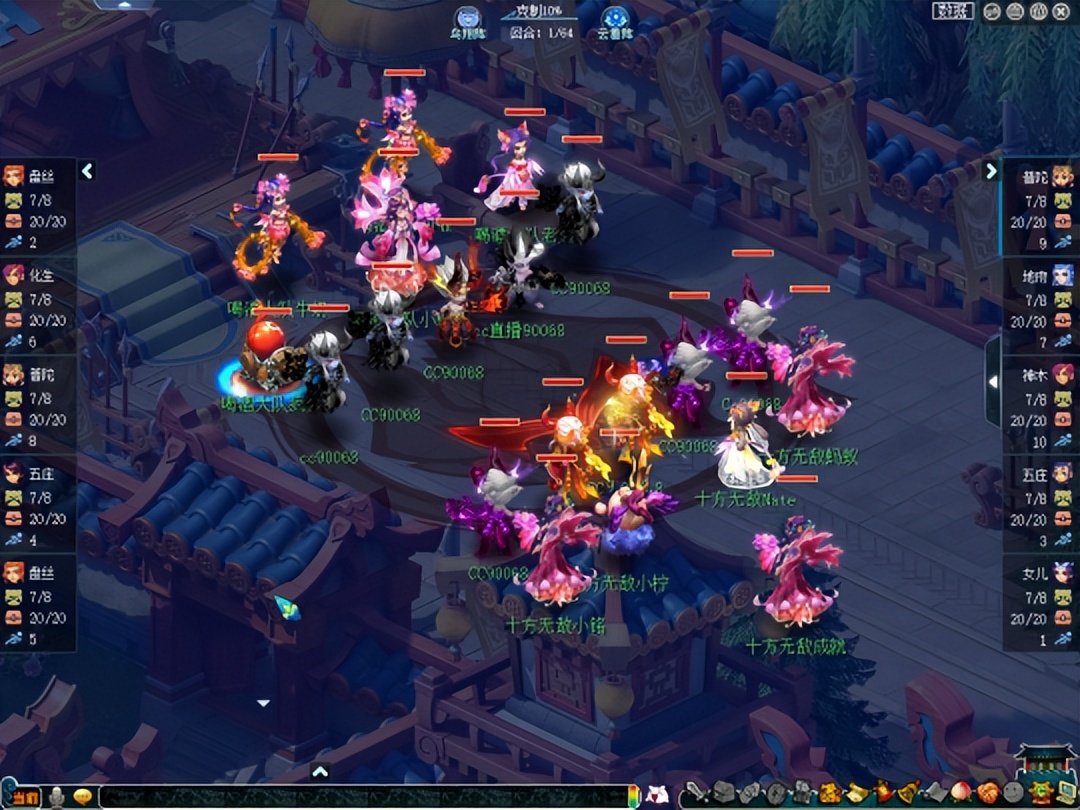Viewport: 1080px width, 810px height.
Task: Open the smiley face friends icon
Action: tap(1013, 793)
